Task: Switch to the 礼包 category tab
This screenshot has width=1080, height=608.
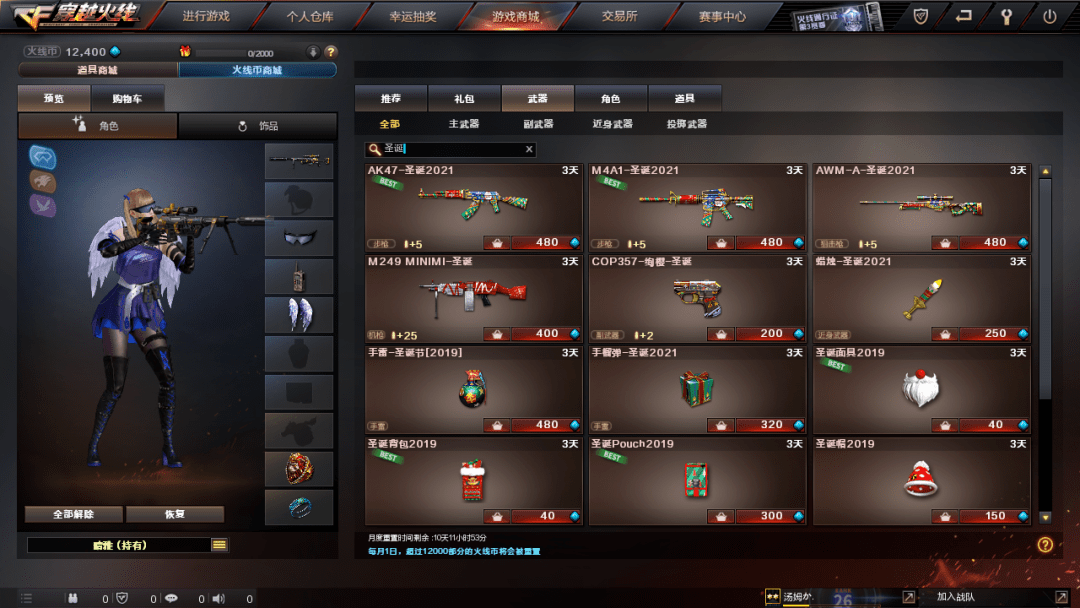Action: 464,98
